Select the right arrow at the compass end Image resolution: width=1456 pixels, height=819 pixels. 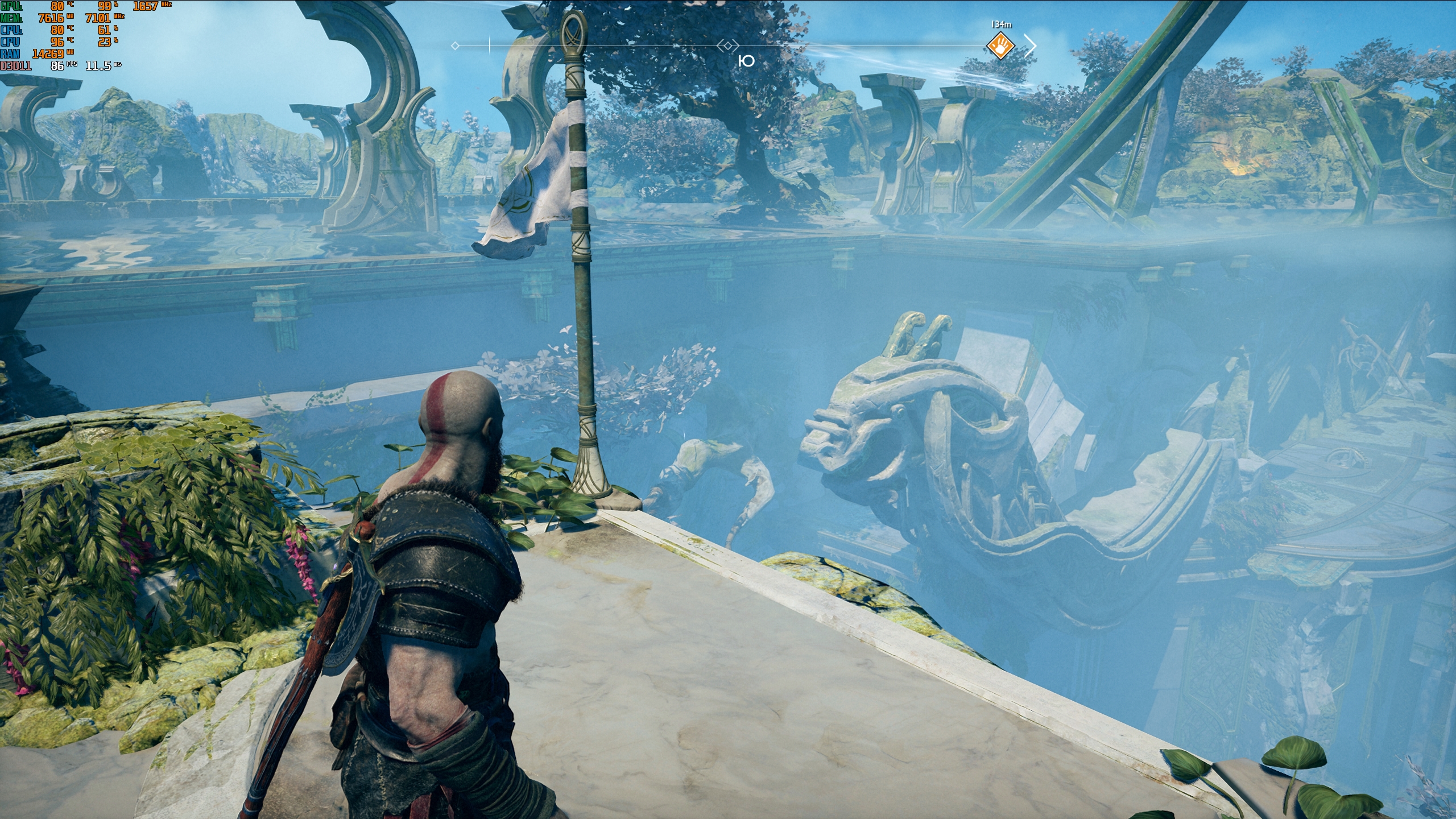pyautogui.click(x=1030, y=45)
